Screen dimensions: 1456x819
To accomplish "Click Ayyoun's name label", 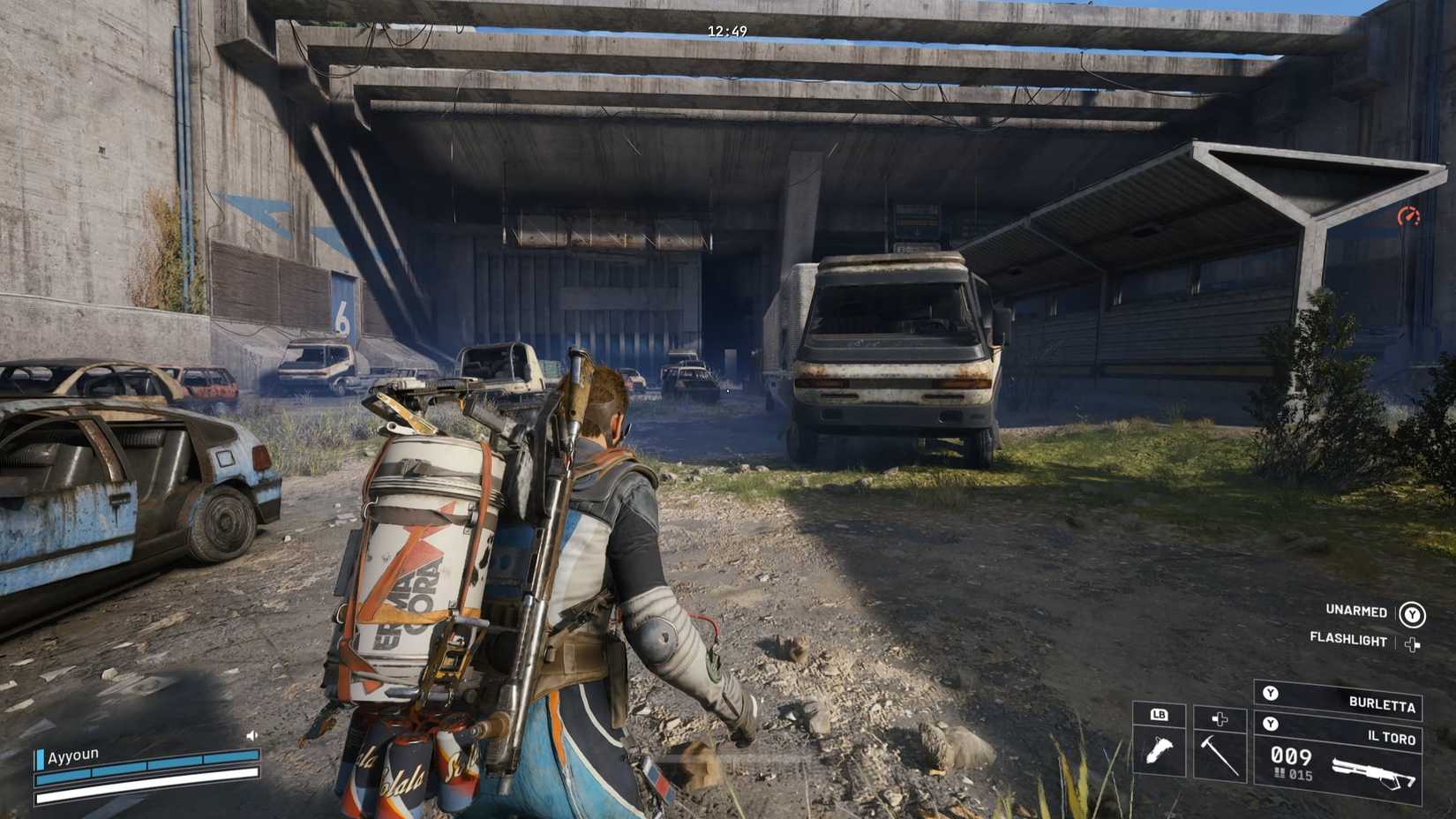I will click(72, 755).
